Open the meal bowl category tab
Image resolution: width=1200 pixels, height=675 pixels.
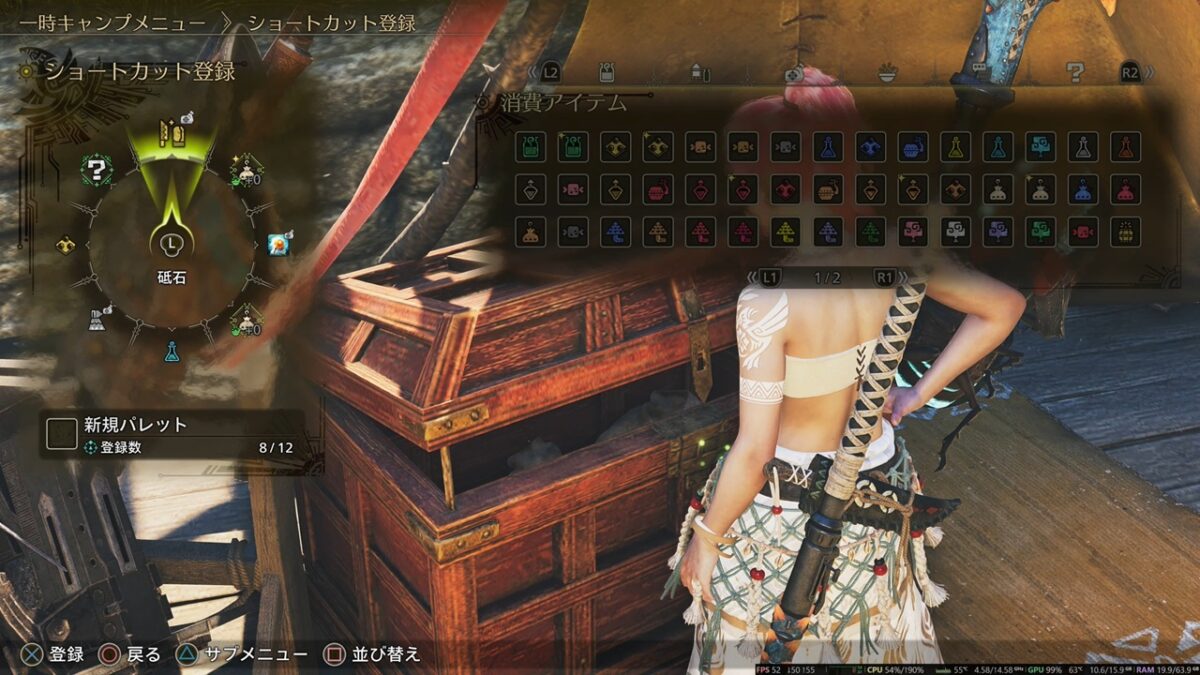pos(886,72)
